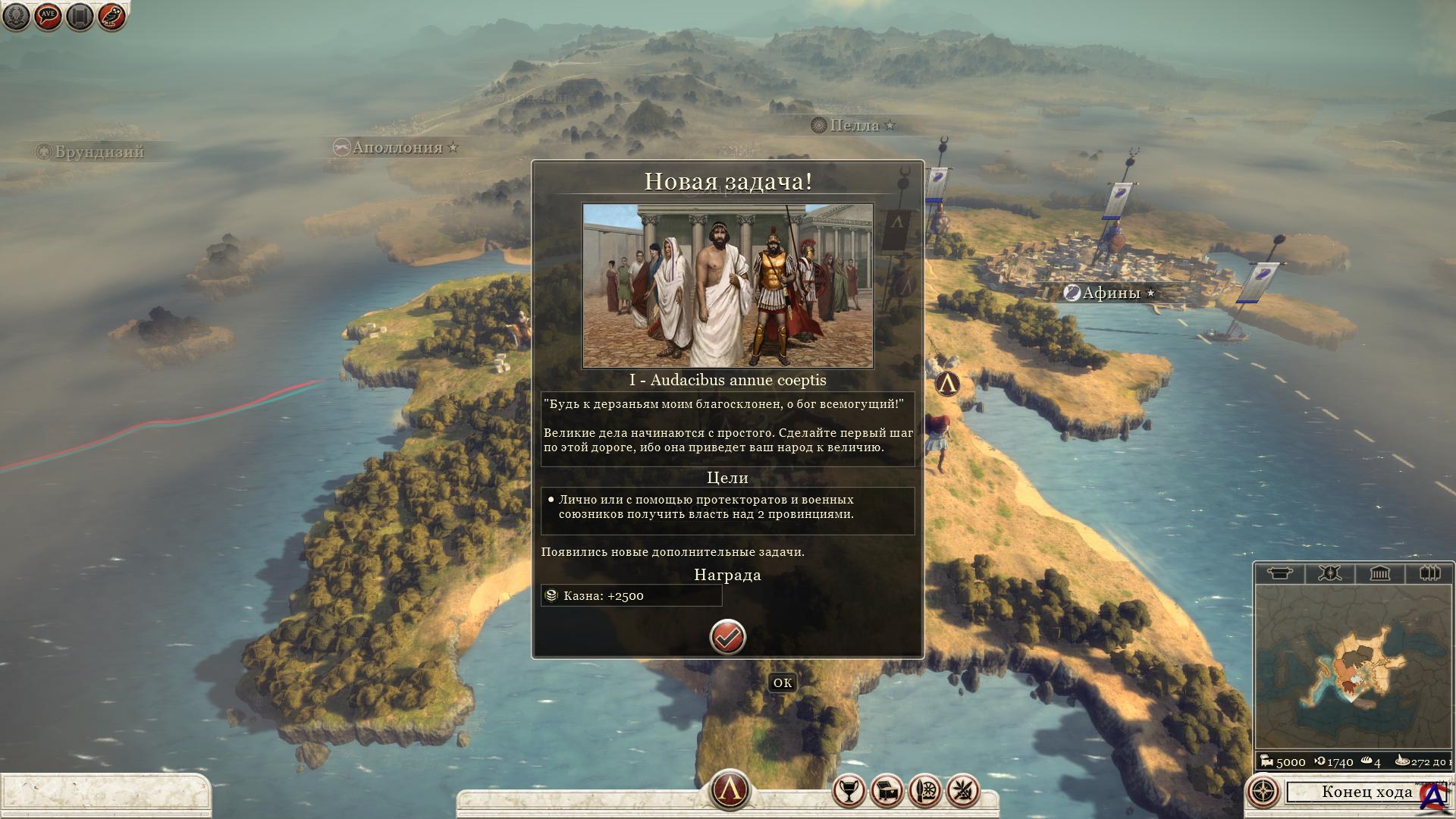Open the grey scroll icon at top-left
Image resolution: width=1456 pixels, height=819 pixels.
click(80, 16)
